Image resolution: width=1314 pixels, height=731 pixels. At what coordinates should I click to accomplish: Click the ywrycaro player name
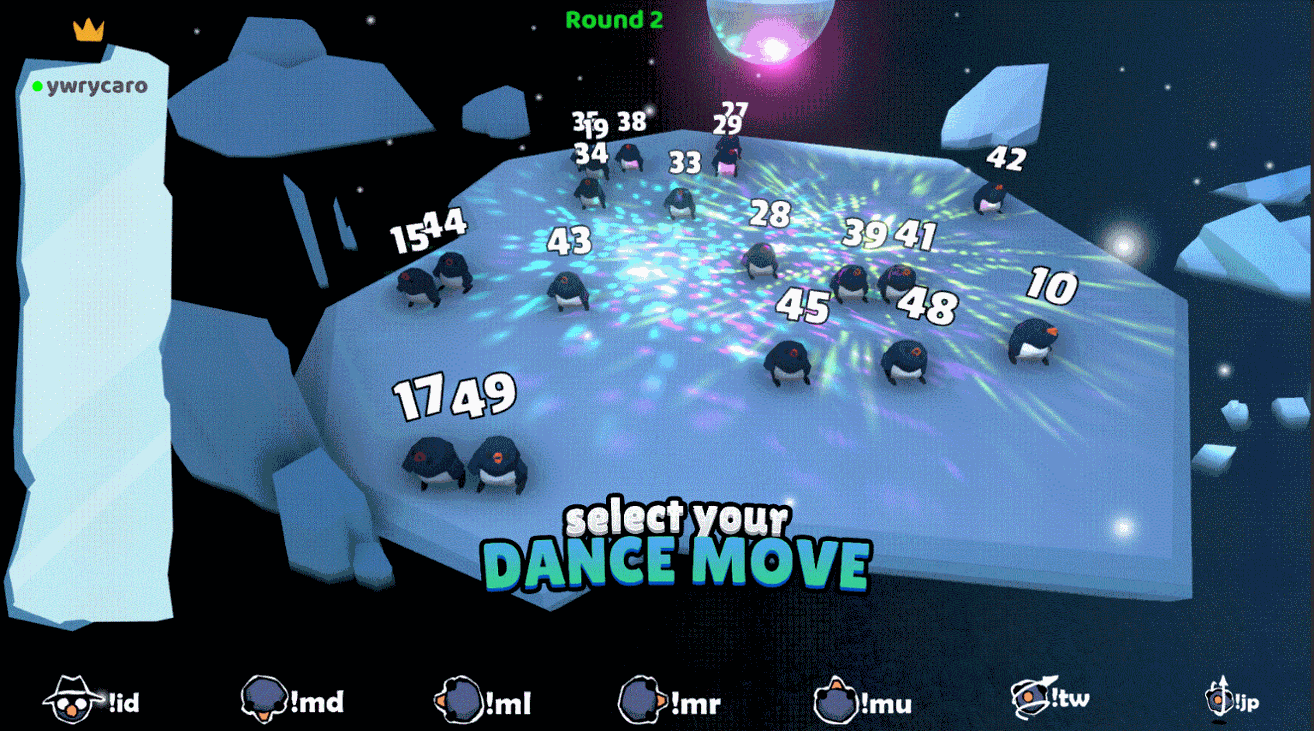pos(98,86)
